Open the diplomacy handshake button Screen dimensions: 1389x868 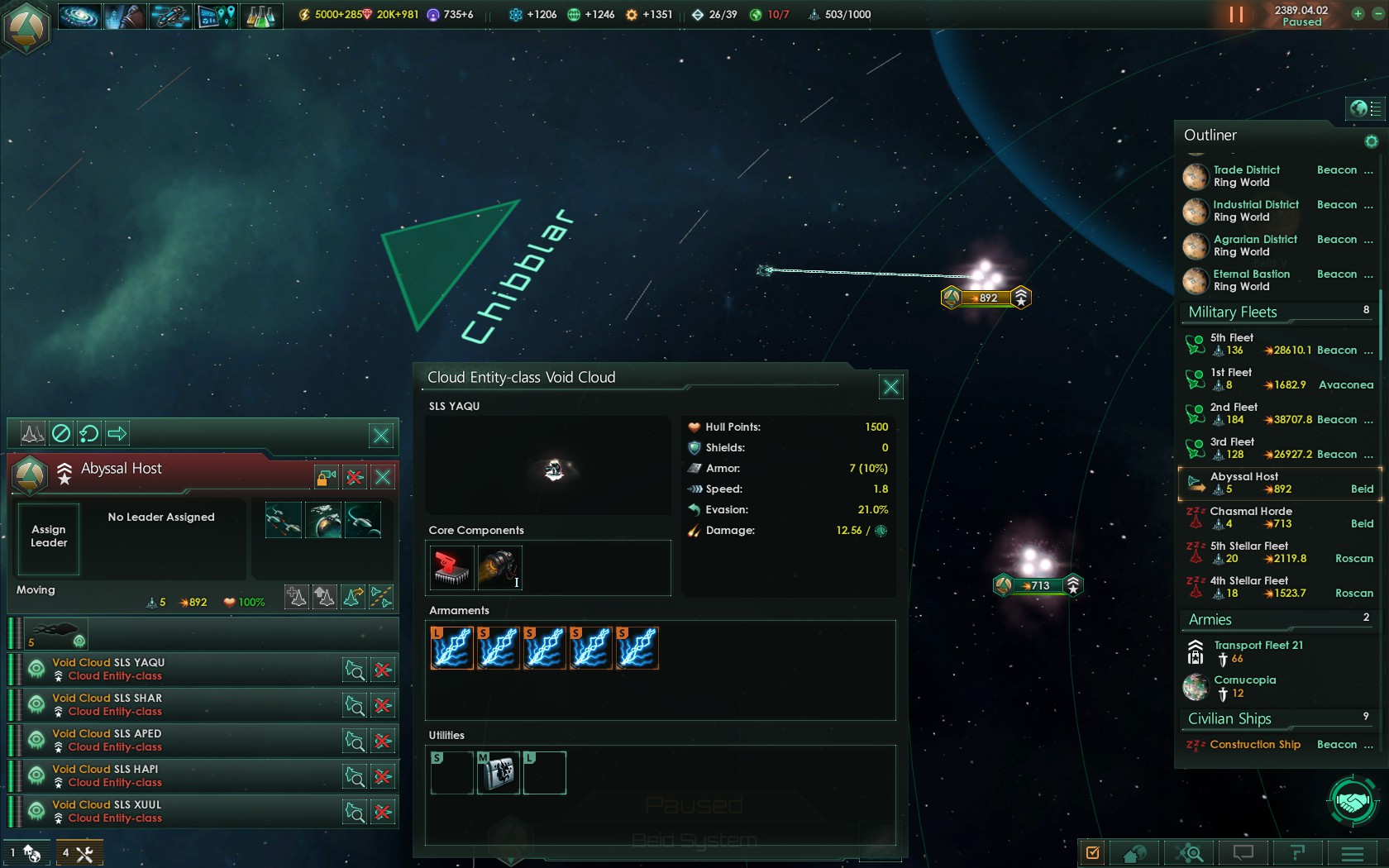point(1353,801)
